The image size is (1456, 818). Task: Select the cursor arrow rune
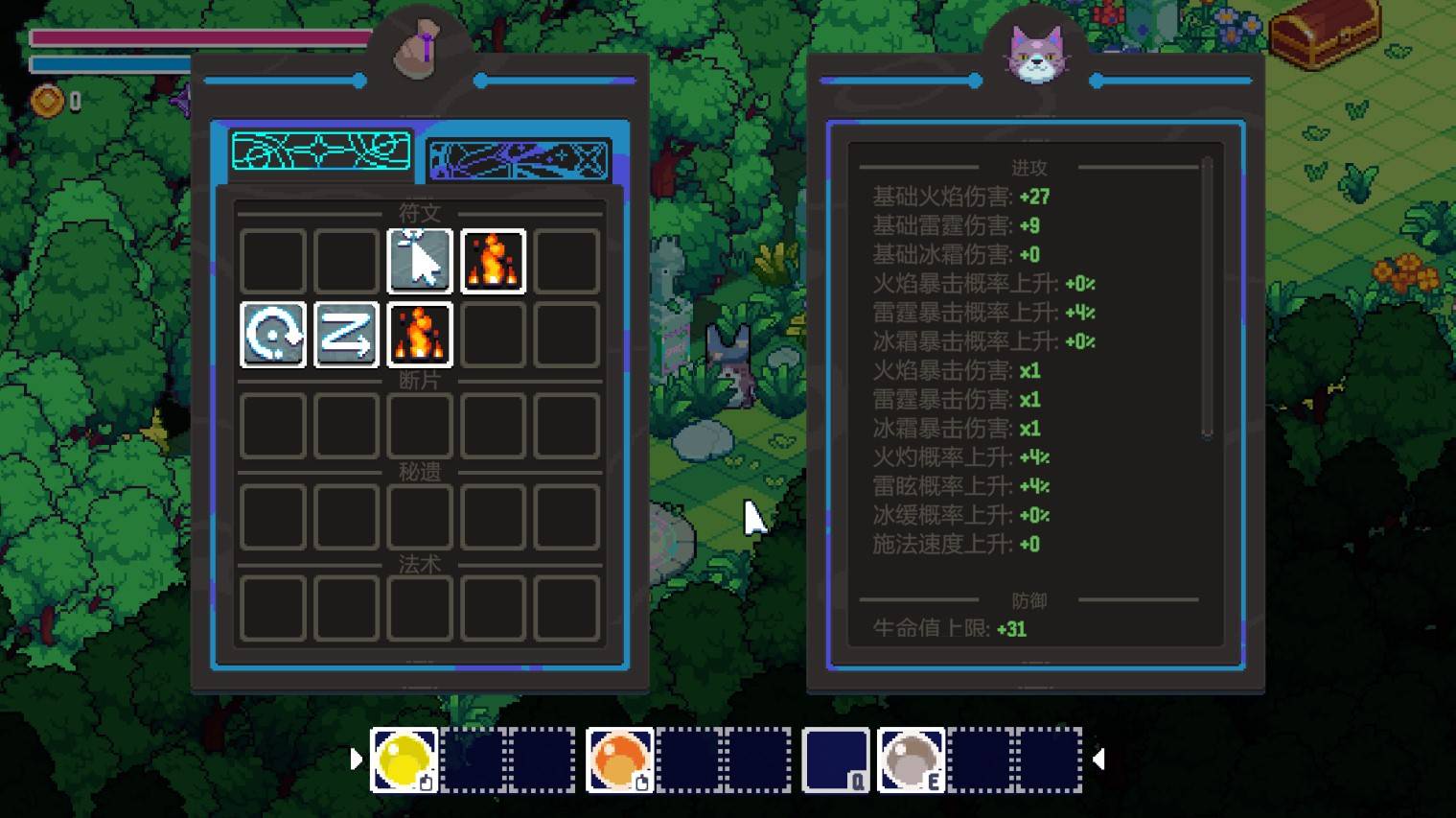420,261
